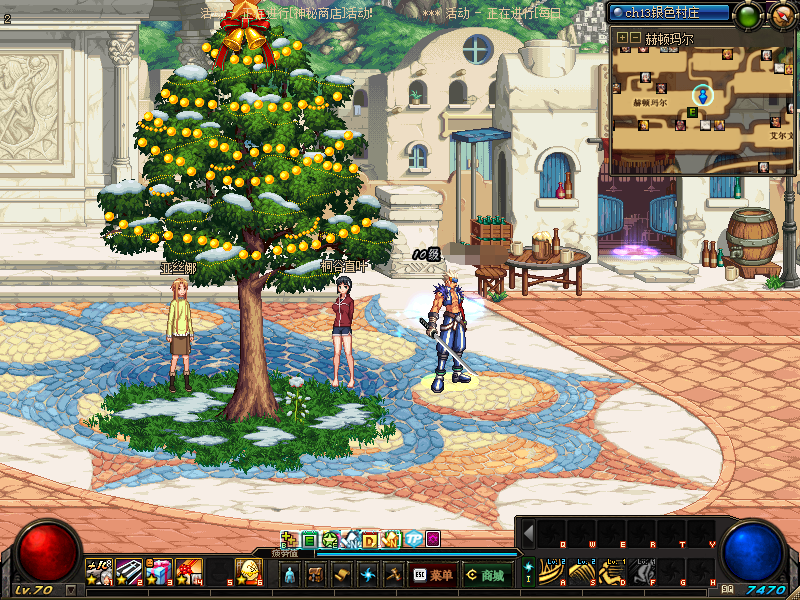Screen dimensions: 800x600
Task: Open the compass map button
Action: click(x=782, y=14)
